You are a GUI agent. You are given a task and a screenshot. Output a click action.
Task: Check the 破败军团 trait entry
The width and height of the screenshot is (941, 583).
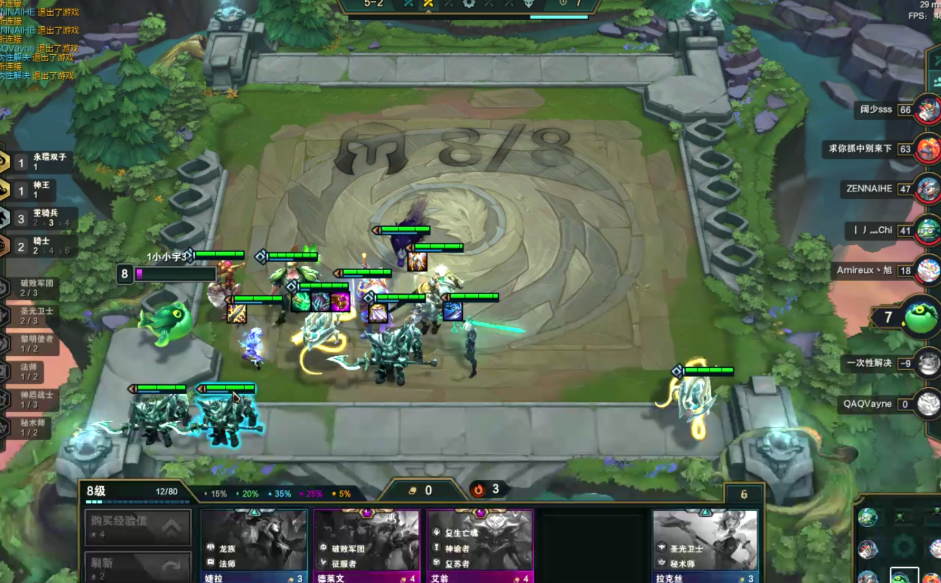coord(38,288)
